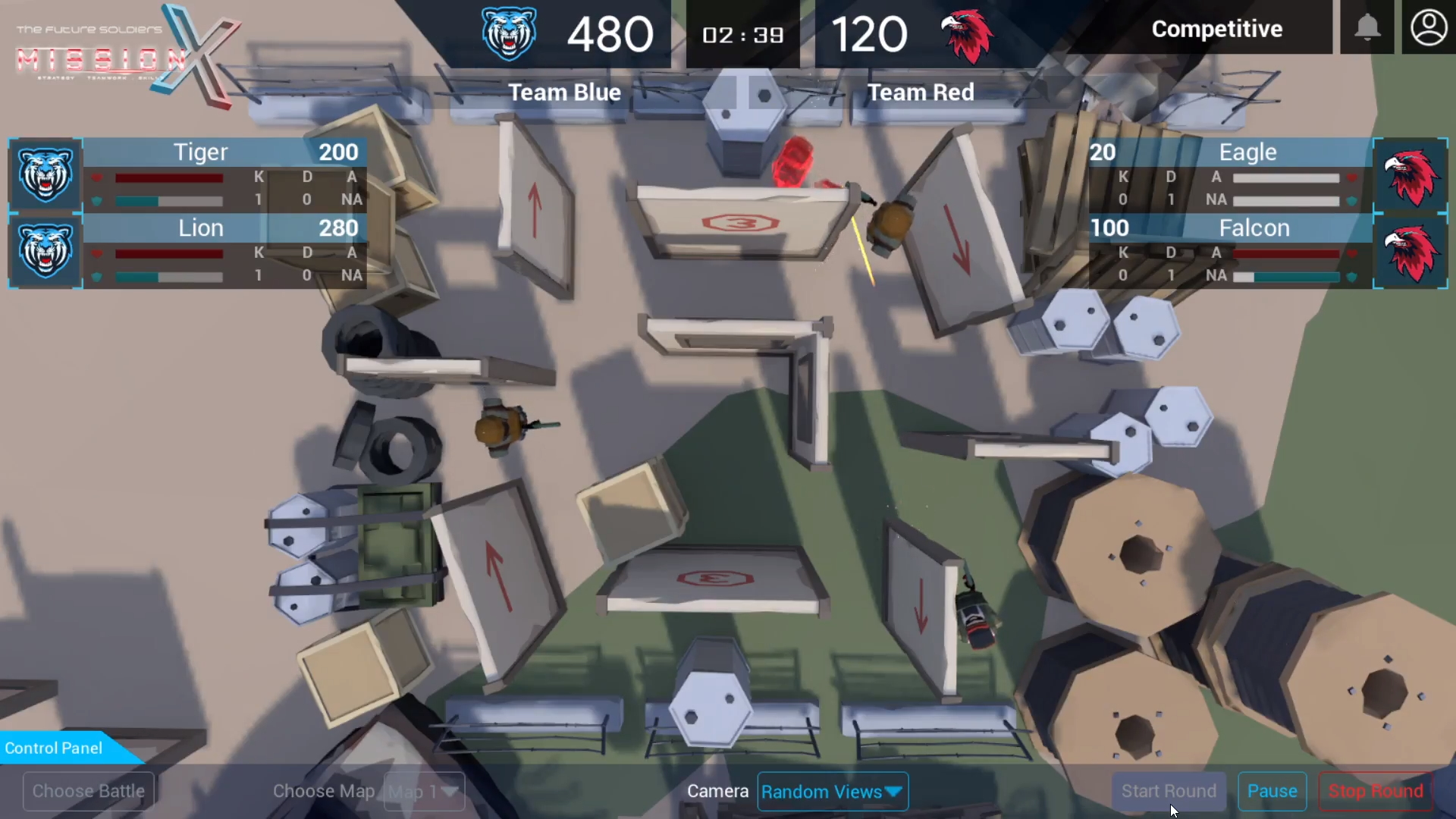Open the user profile icon
This screenshot has height=819, width=1456.
pos(1429,28)
